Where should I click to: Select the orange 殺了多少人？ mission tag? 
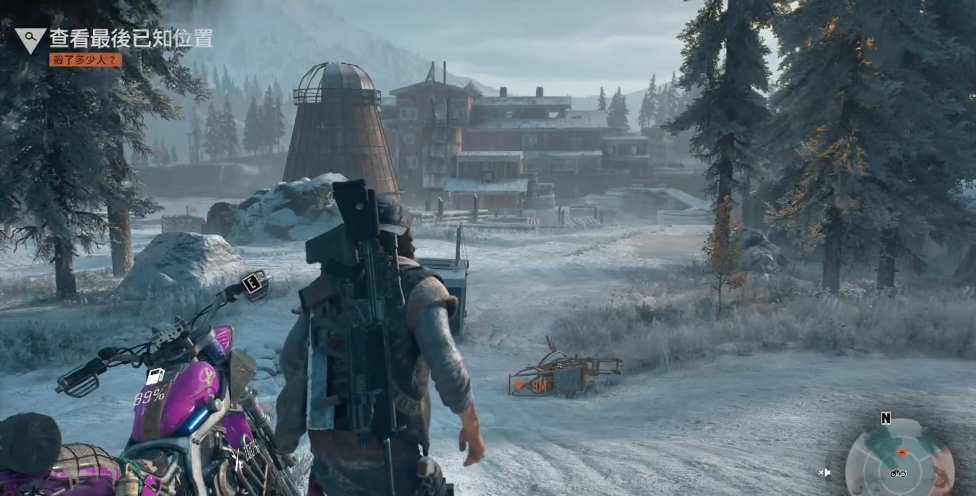[85, 60]
